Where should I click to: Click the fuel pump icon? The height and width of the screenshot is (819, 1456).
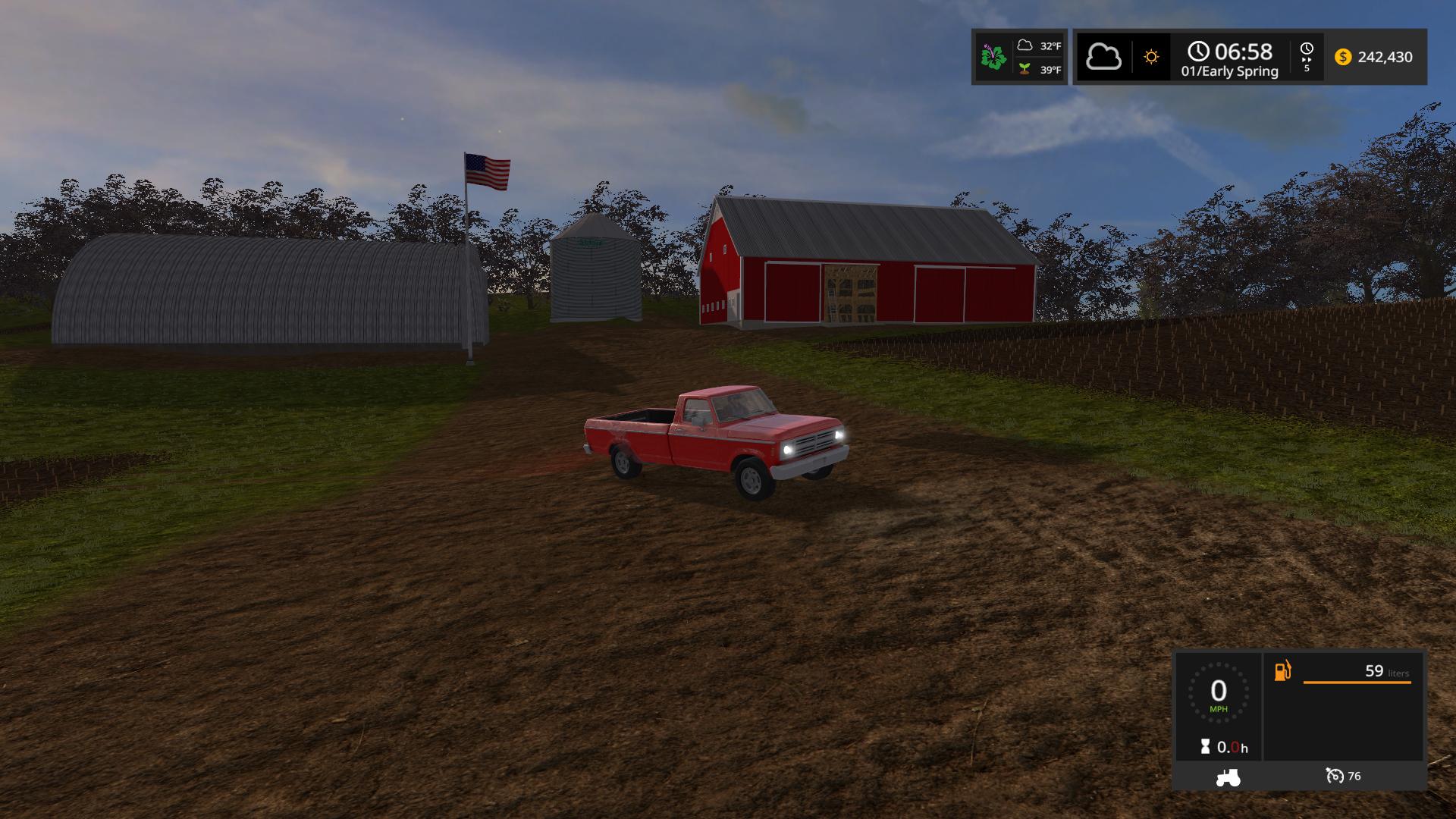pos(1282,671)
